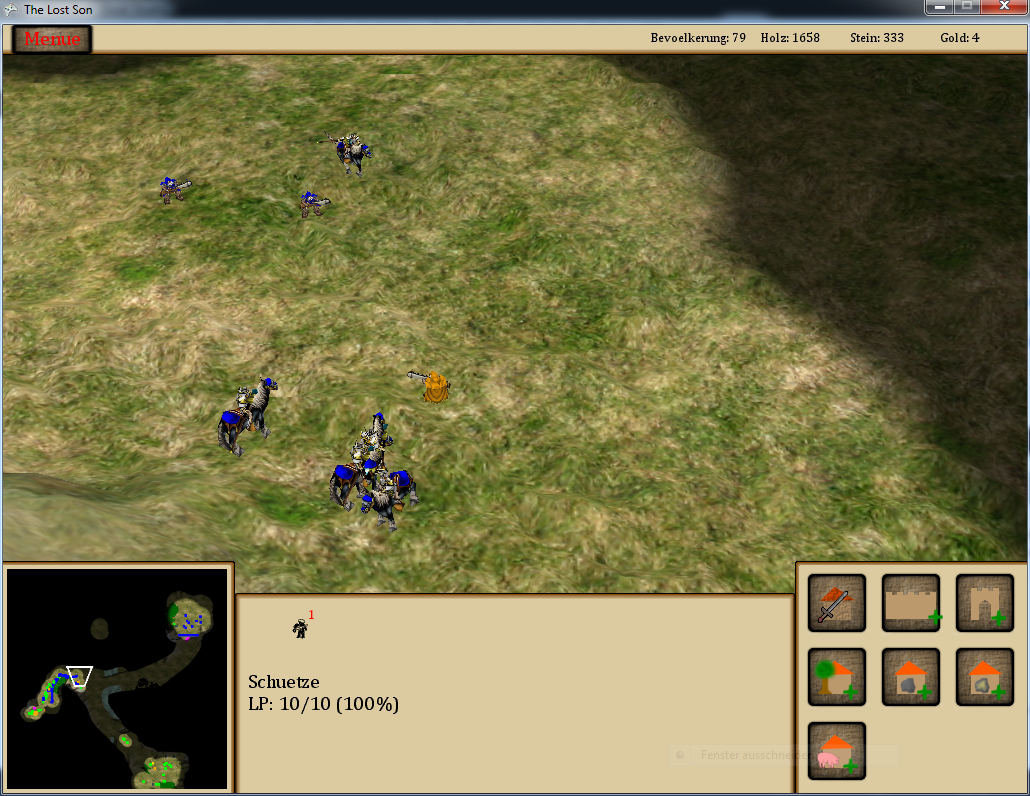Select the Schuetze unit portrait icon
The height and width of the screenshot is (796, 1030).
300,628
